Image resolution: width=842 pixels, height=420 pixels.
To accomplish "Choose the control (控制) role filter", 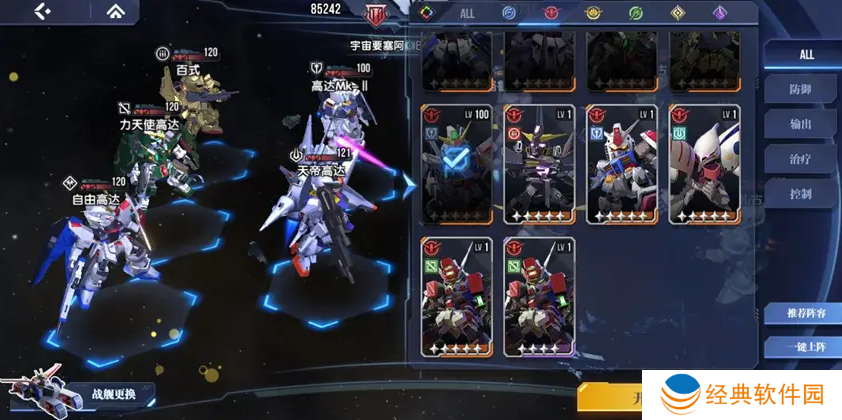I will (801, 194).
